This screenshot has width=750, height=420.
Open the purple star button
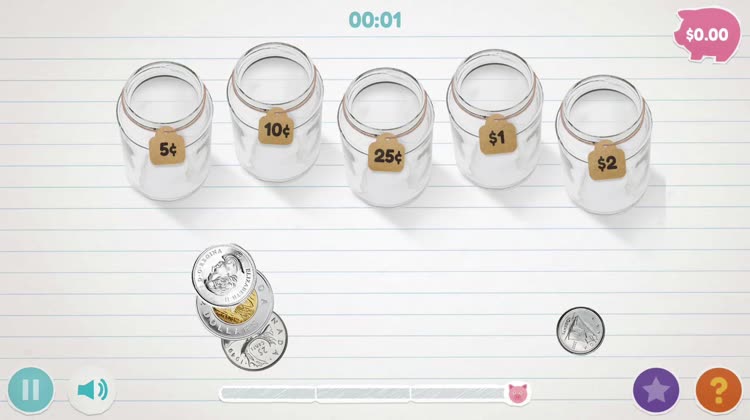pos(656,389)
